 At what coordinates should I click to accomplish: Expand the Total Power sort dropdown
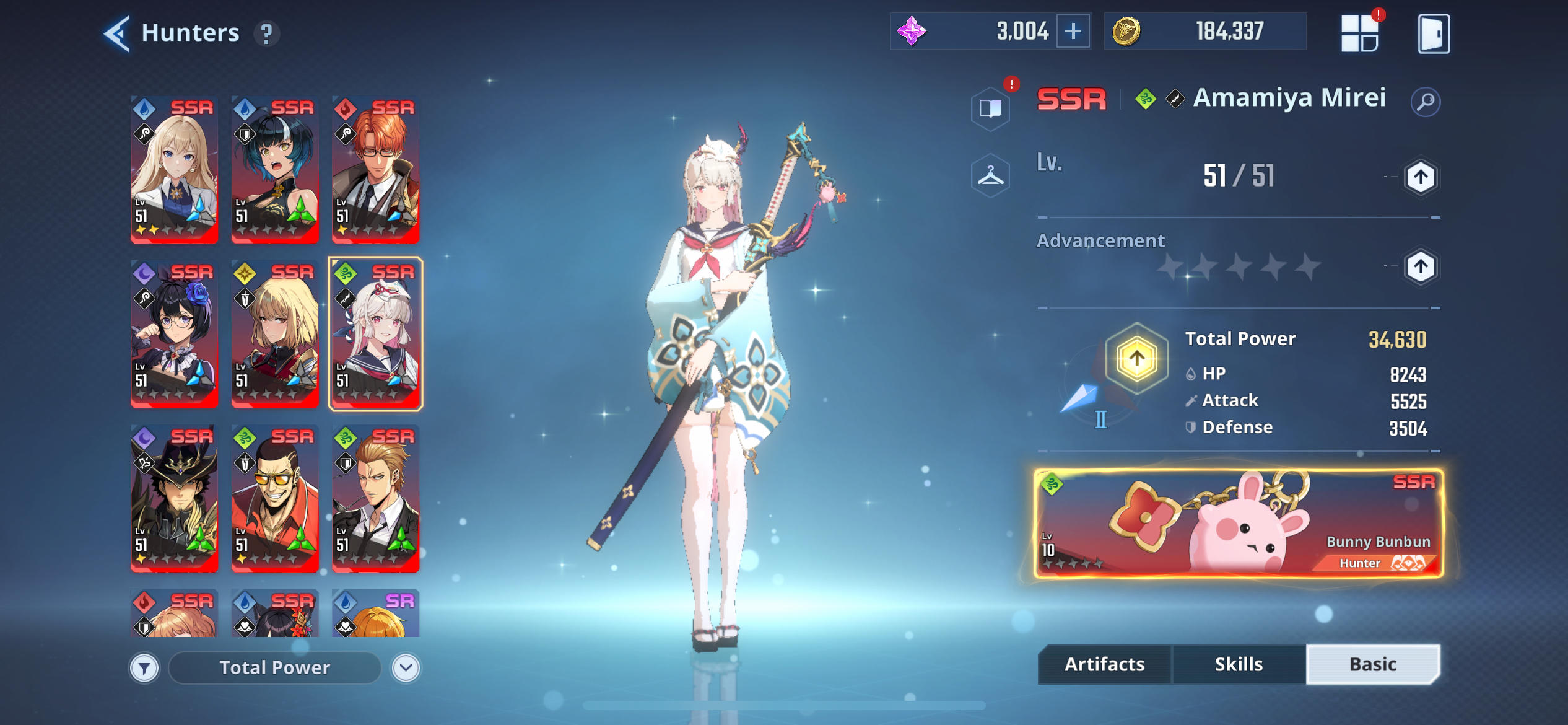275,667
